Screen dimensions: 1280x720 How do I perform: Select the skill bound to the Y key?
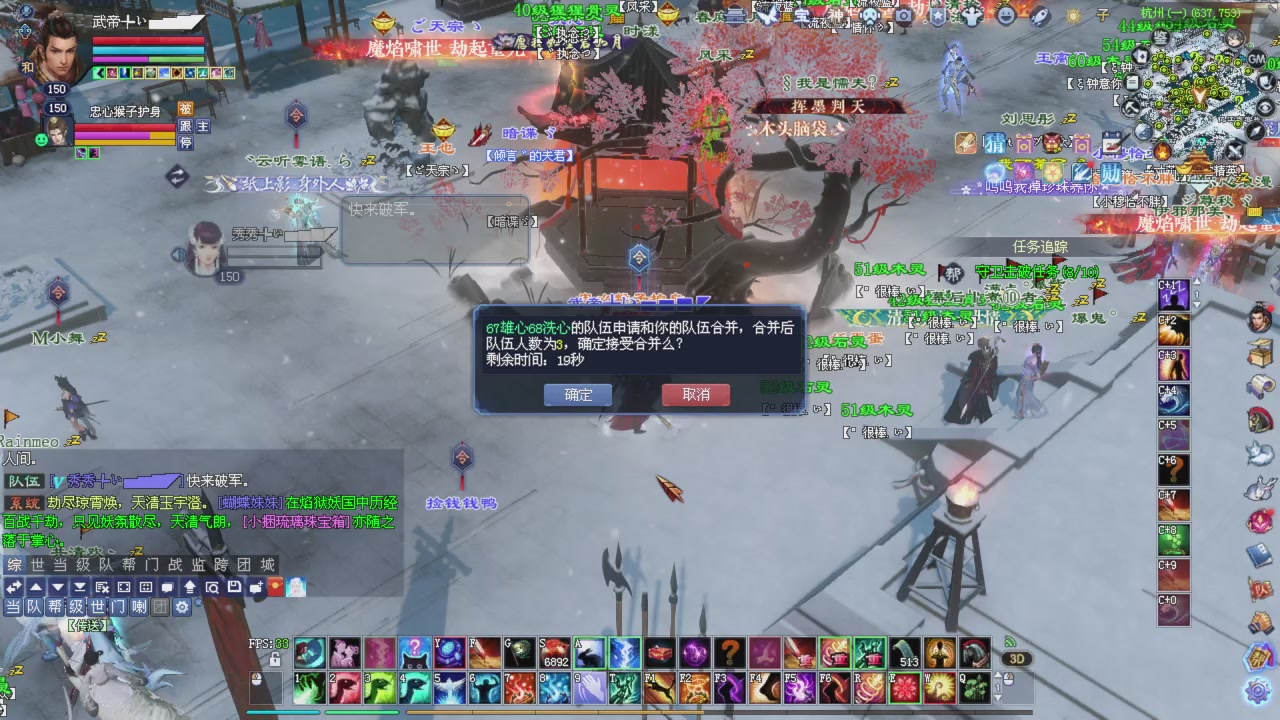(447, 653)
